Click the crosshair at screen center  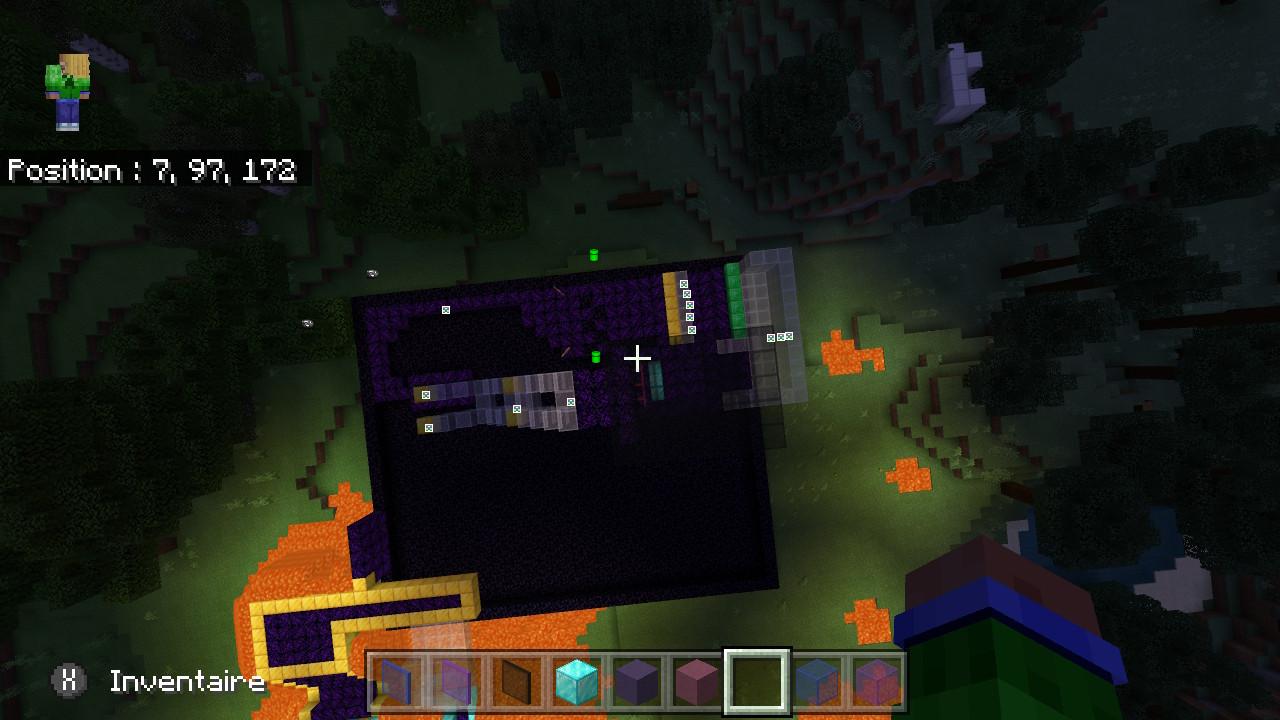(638, 357)
